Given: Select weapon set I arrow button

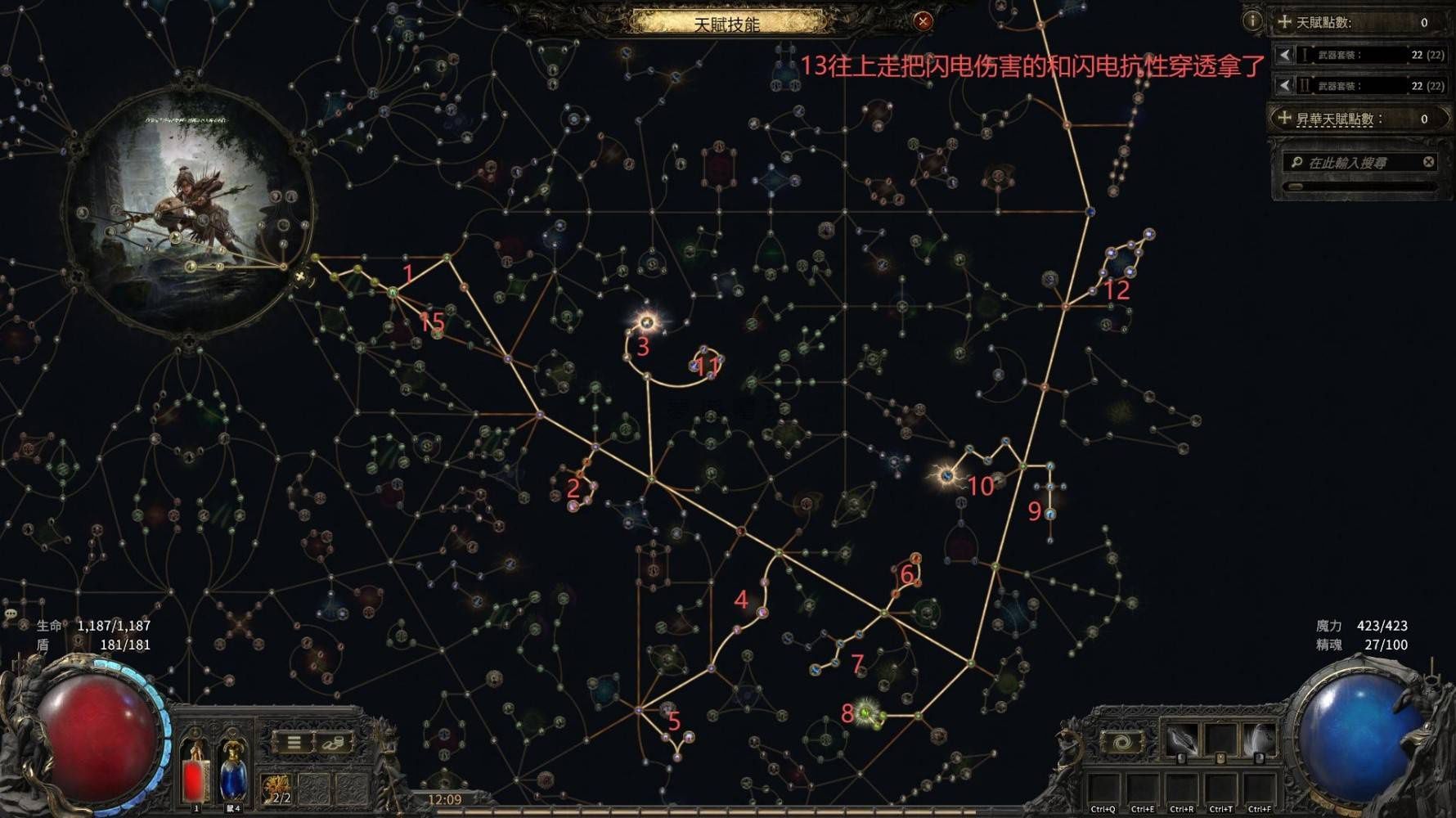Looking at the screenshot, I should point(1284,55).
